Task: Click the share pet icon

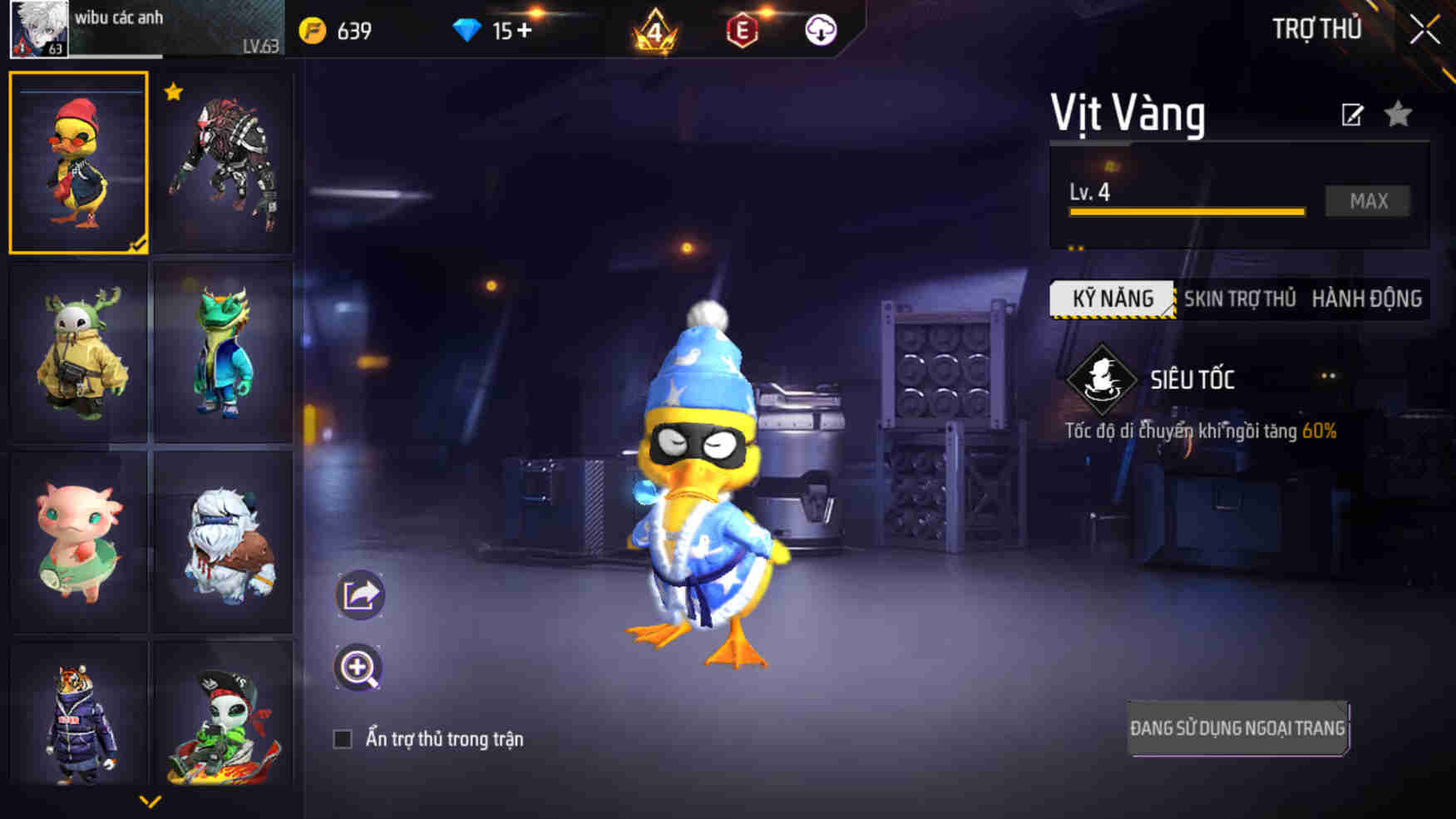Action: (x=358, y=594)
